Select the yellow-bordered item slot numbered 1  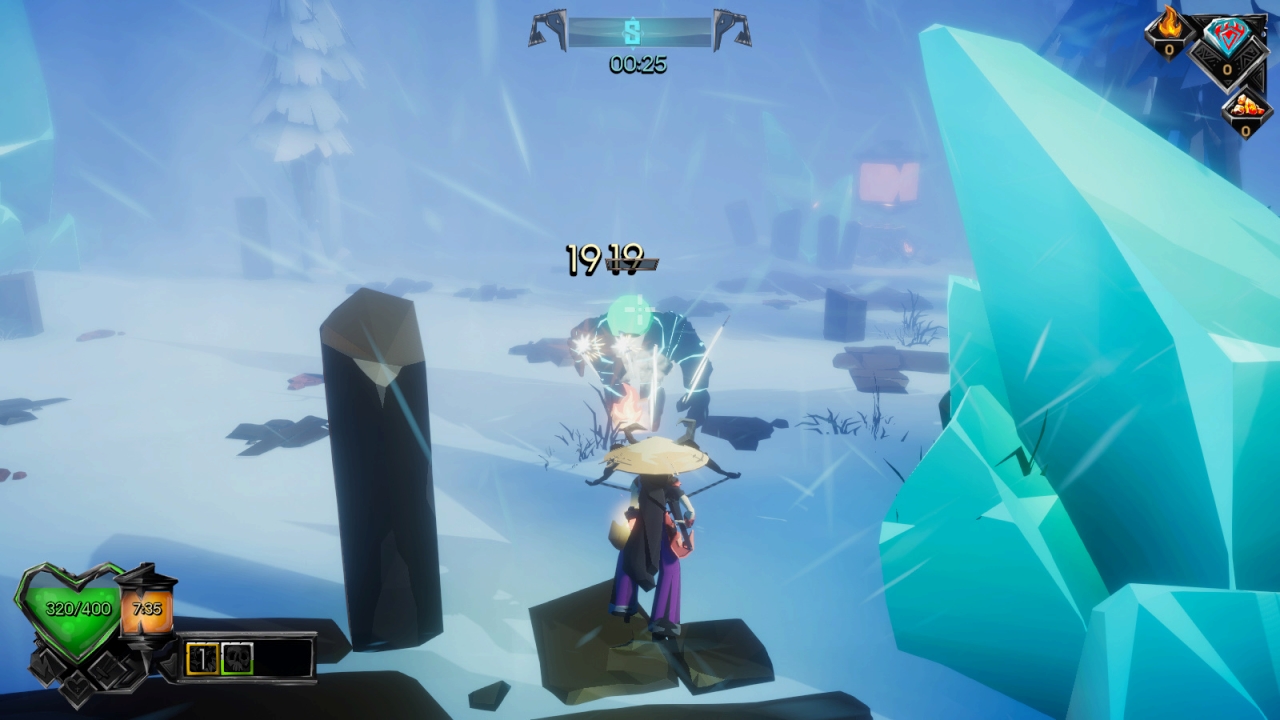(202, 658)
